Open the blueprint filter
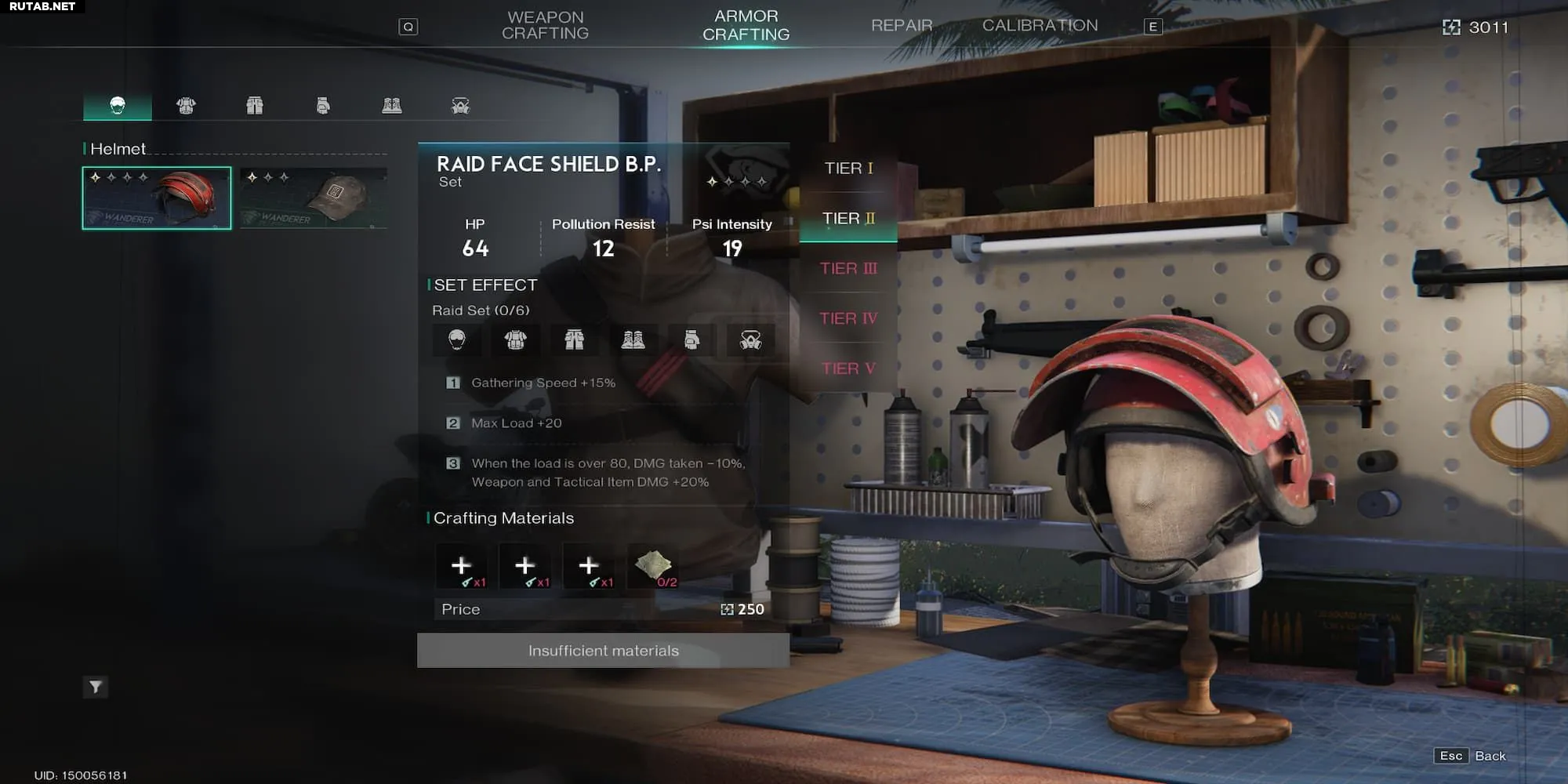This screenshot has width=1568, height=784. tap(96, 688)
